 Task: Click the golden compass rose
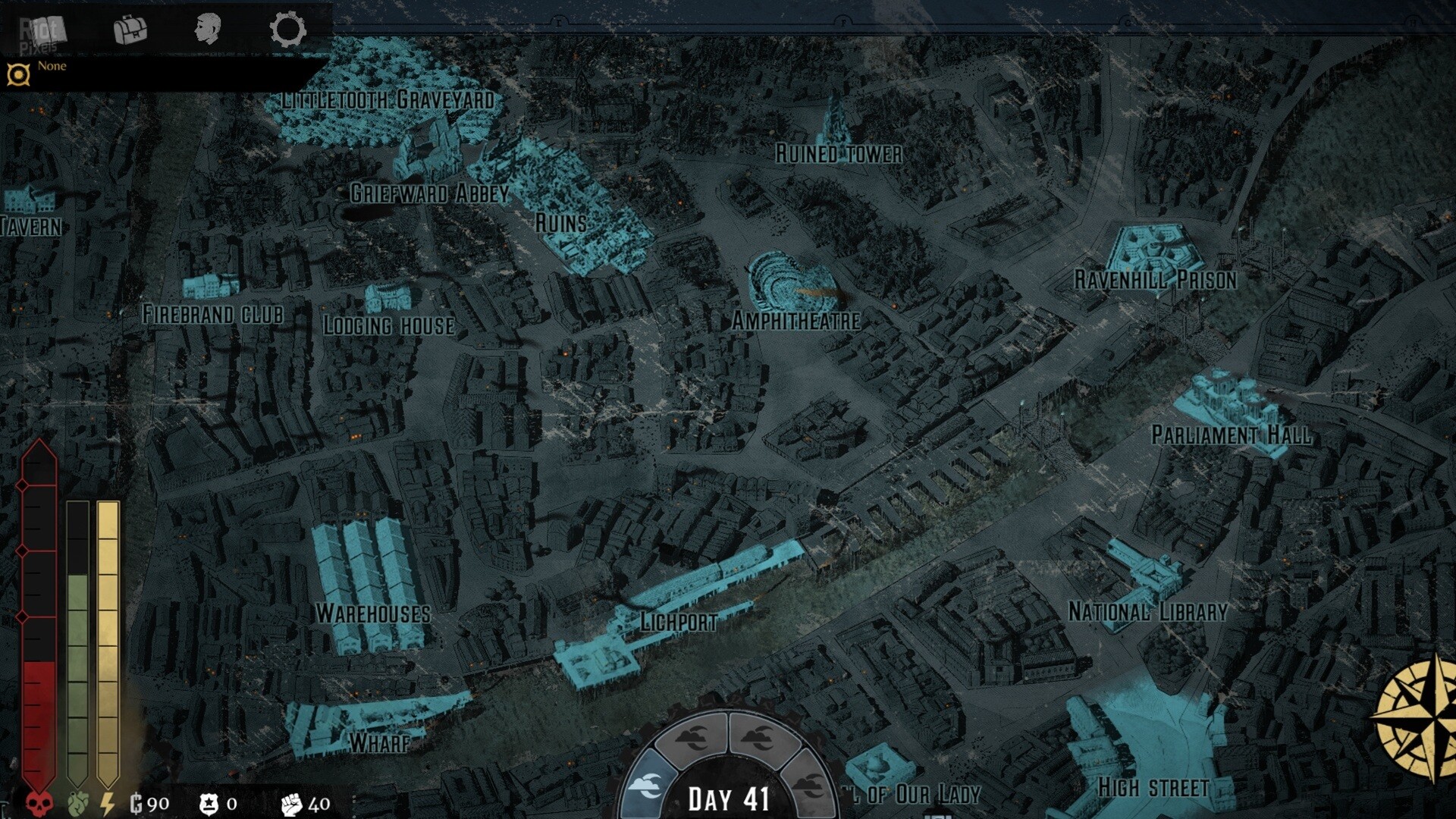1418,717
